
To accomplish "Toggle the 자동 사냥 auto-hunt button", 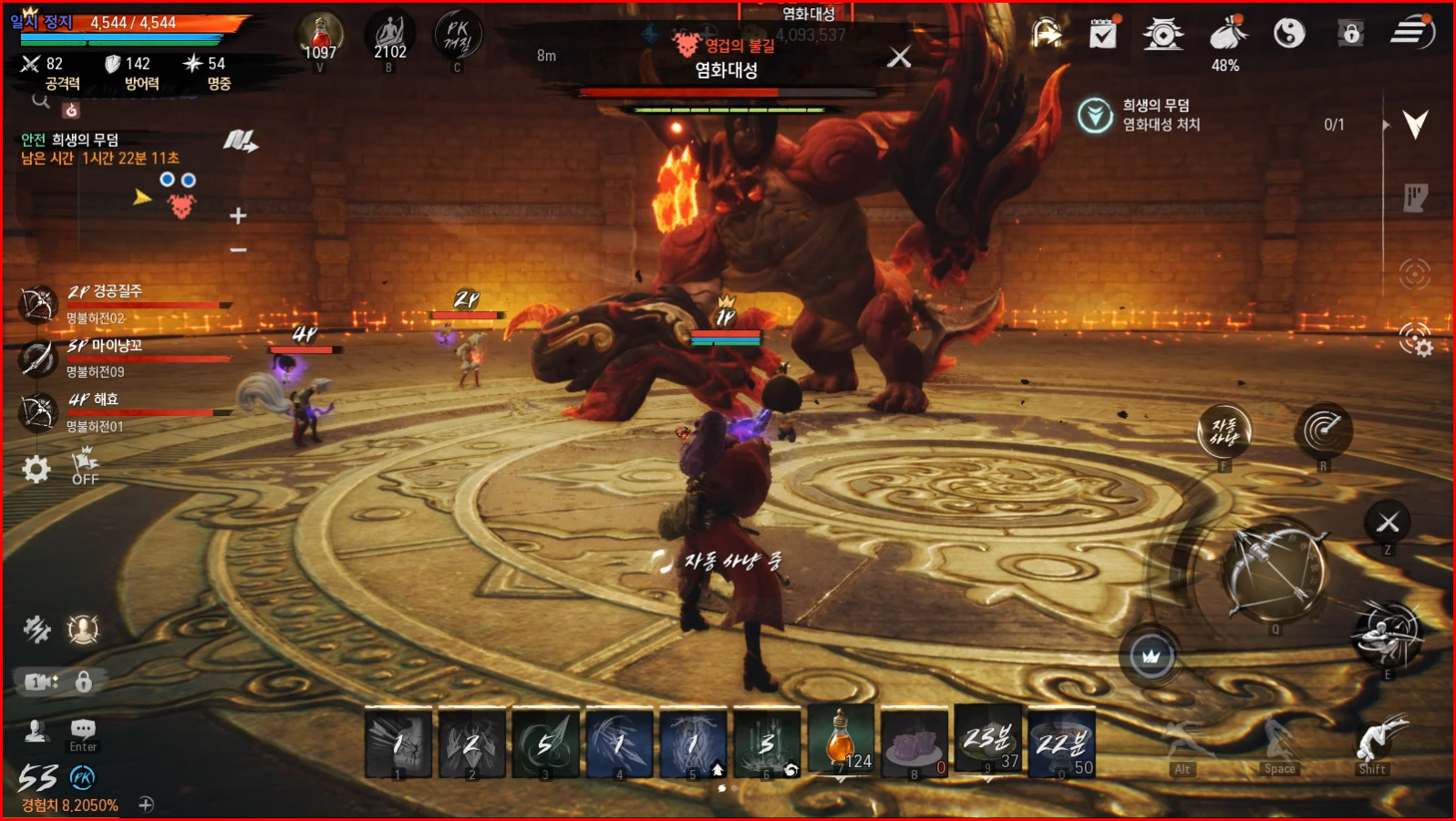I will (x=1224, y=431).
